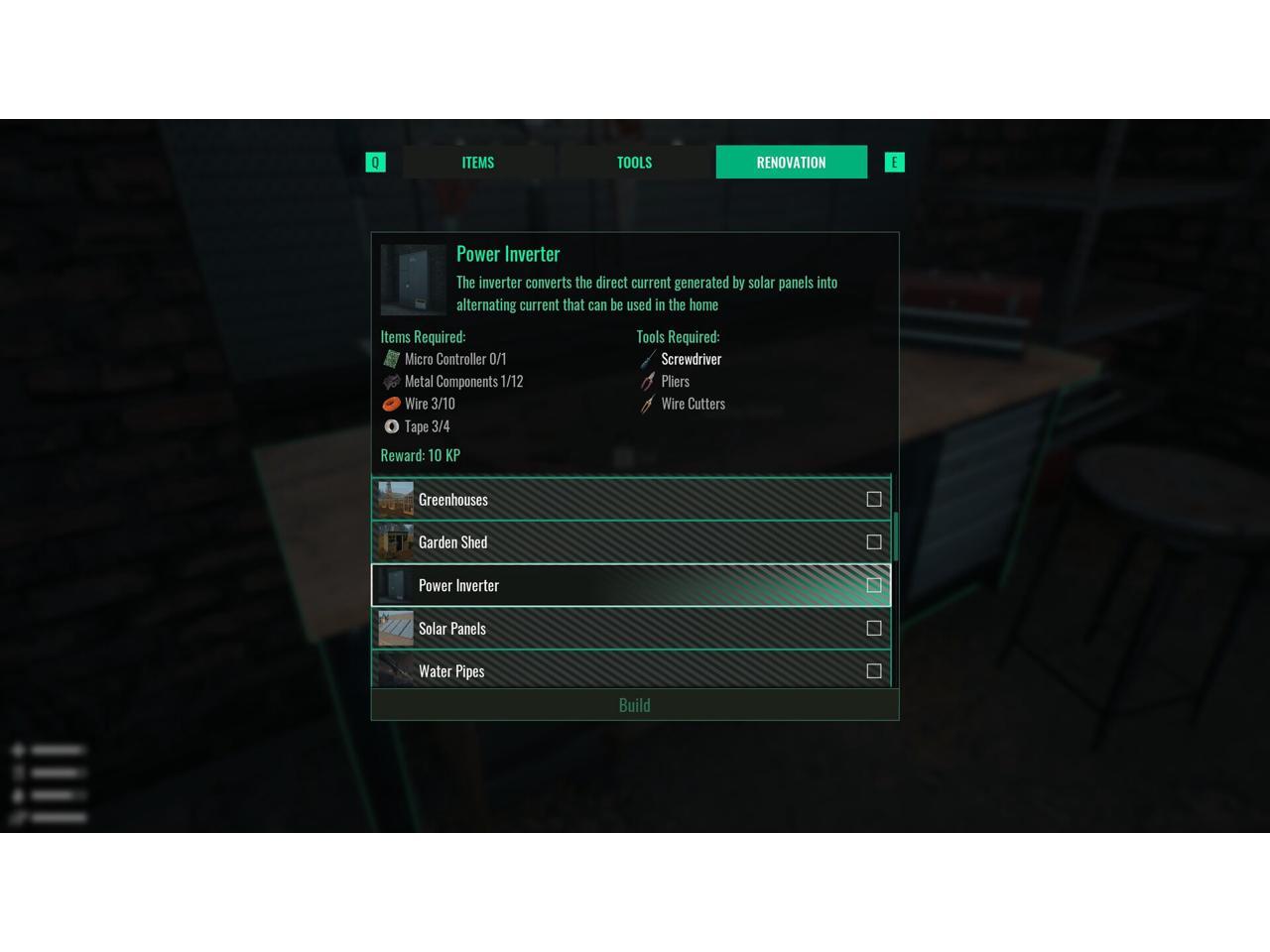Select the Water Pipes entry
Screen dimensions: 1270x952
pyautogui.click(x=615, y=671)
